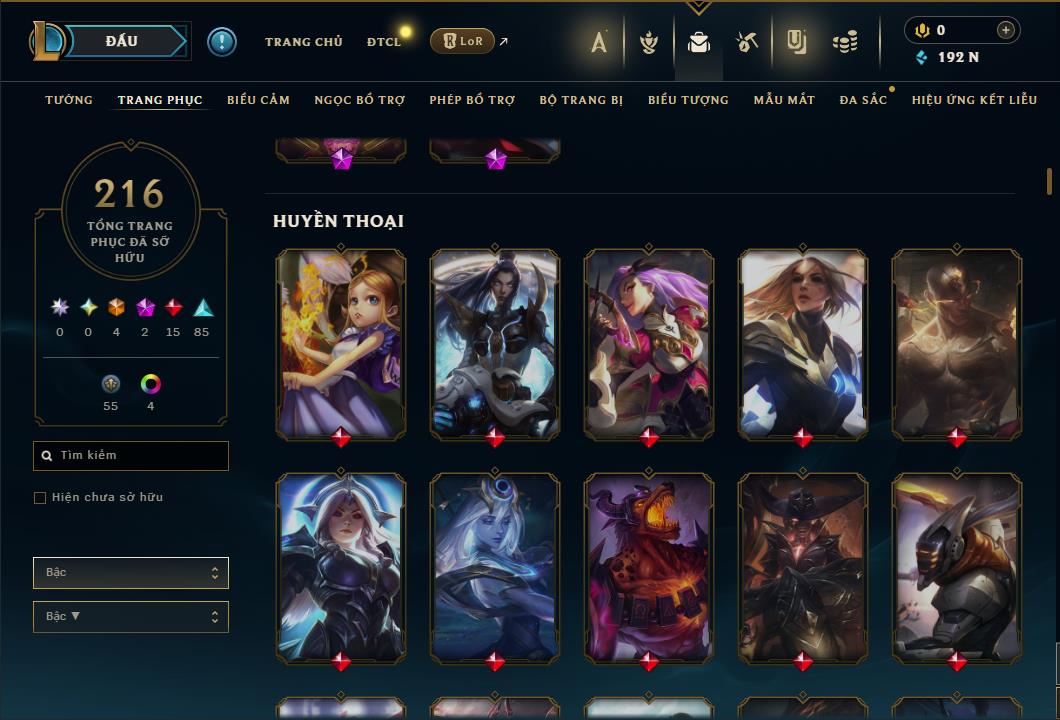Select the bald golden-fist fighter skin card
Image resolution: width=1060 pixels, height=720 pixels.
(x=957, y=343)
